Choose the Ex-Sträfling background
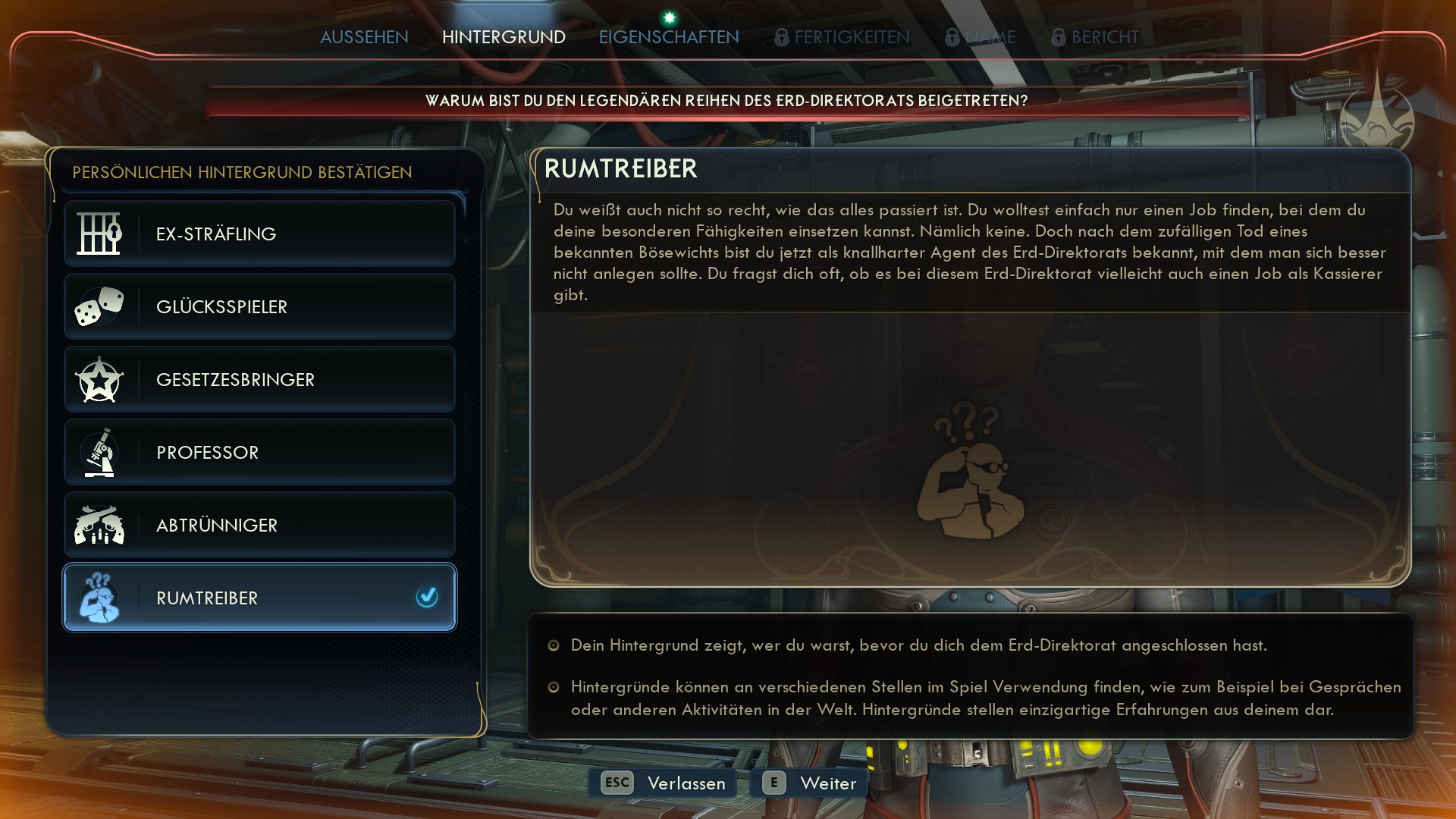1456x819 pixels. point(259,234)
